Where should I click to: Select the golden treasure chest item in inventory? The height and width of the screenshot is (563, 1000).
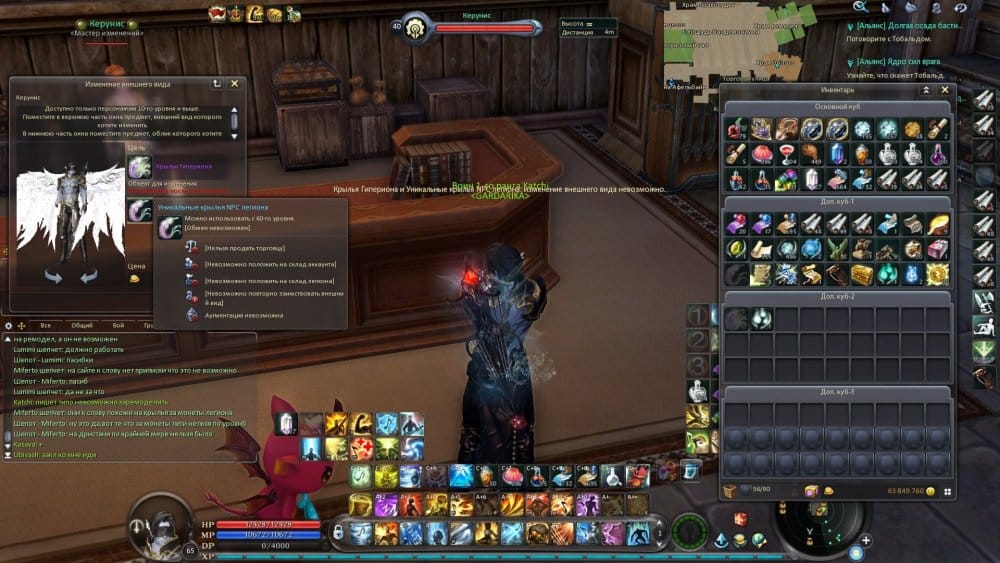(860, 273)
